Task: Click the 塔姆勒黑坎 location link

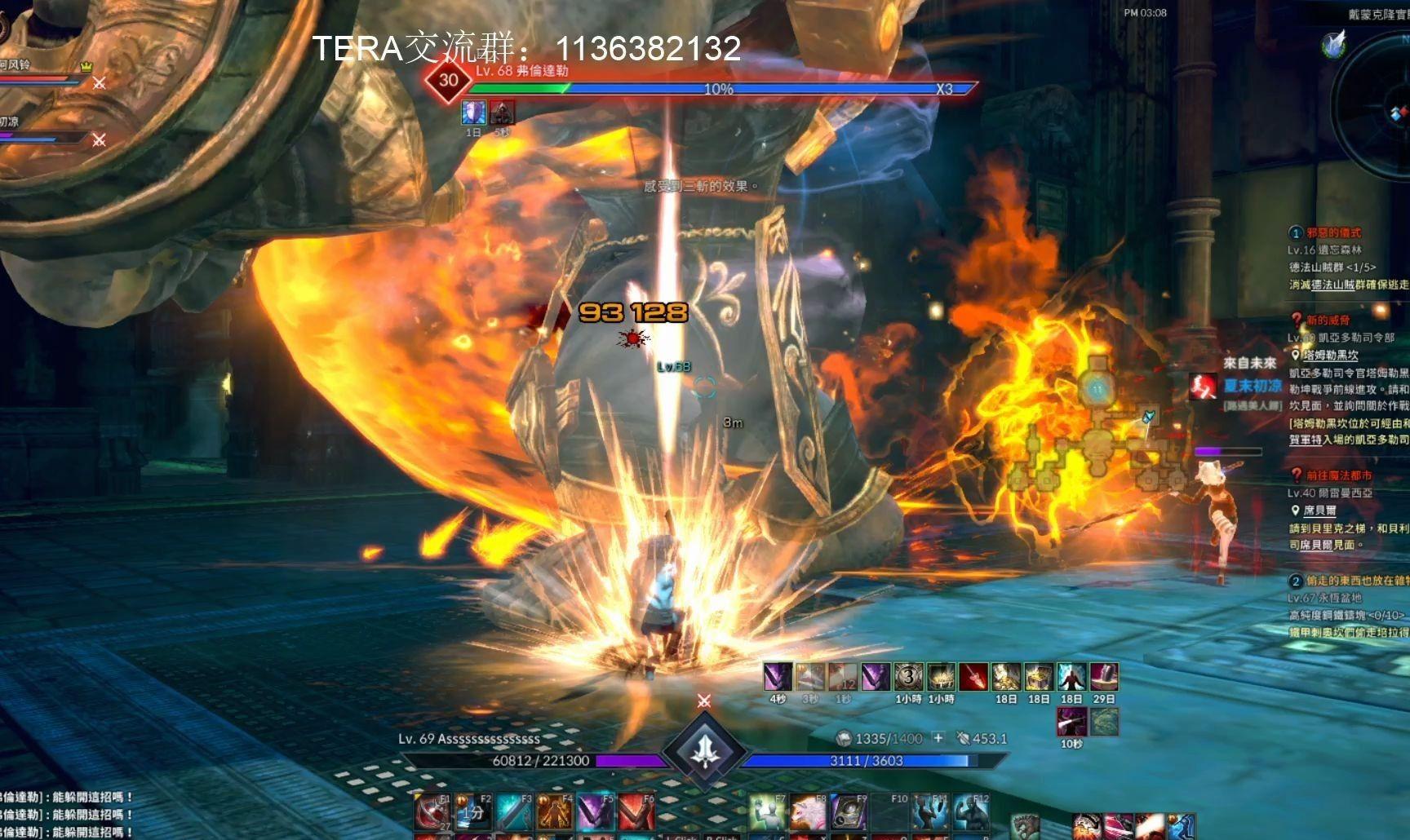Action: 1330,356
